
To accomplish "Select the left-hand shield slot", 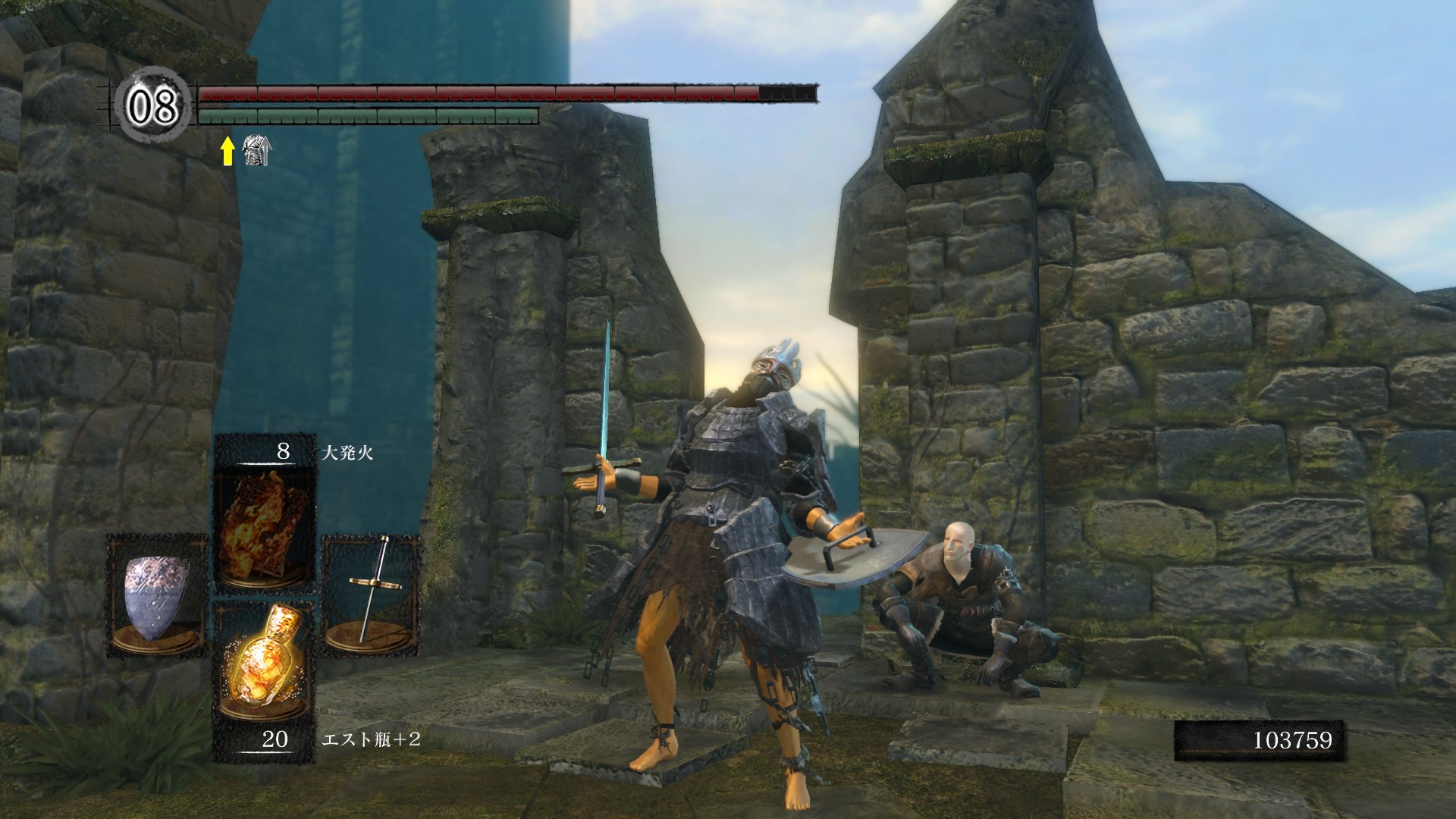I will (x=156, y=597).
